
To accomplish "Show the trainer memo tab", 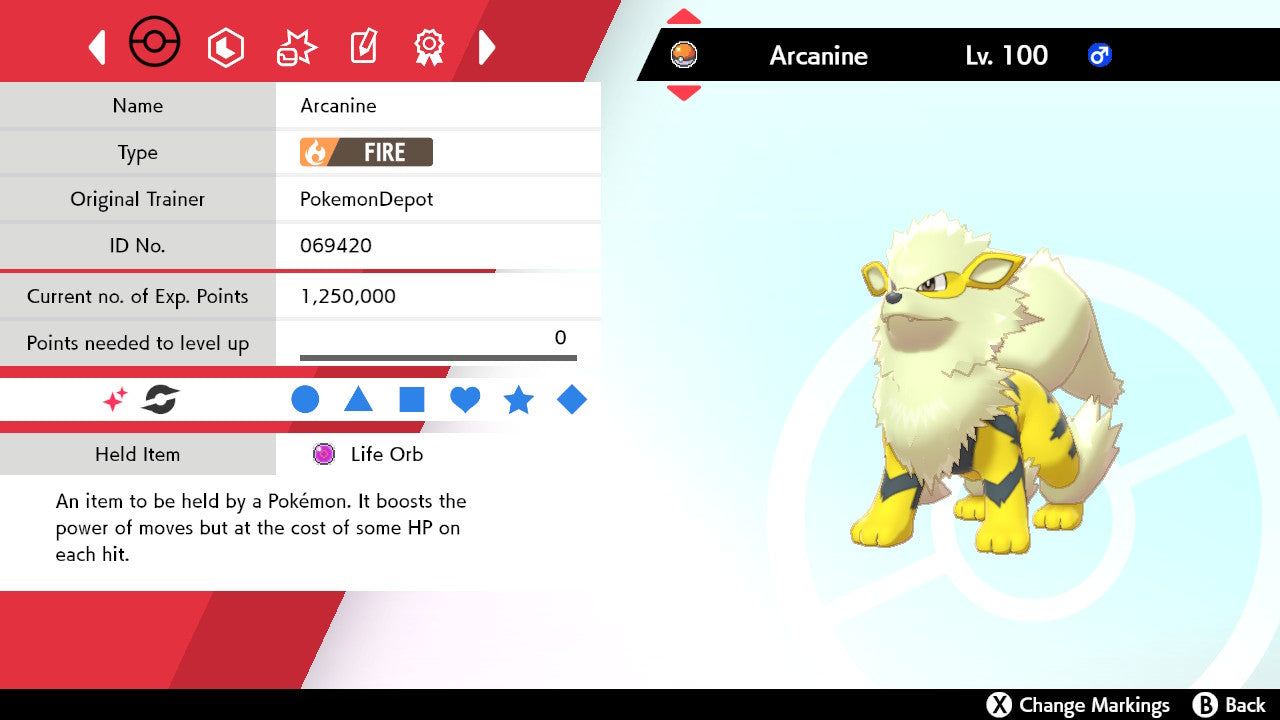I will point(362,47).
